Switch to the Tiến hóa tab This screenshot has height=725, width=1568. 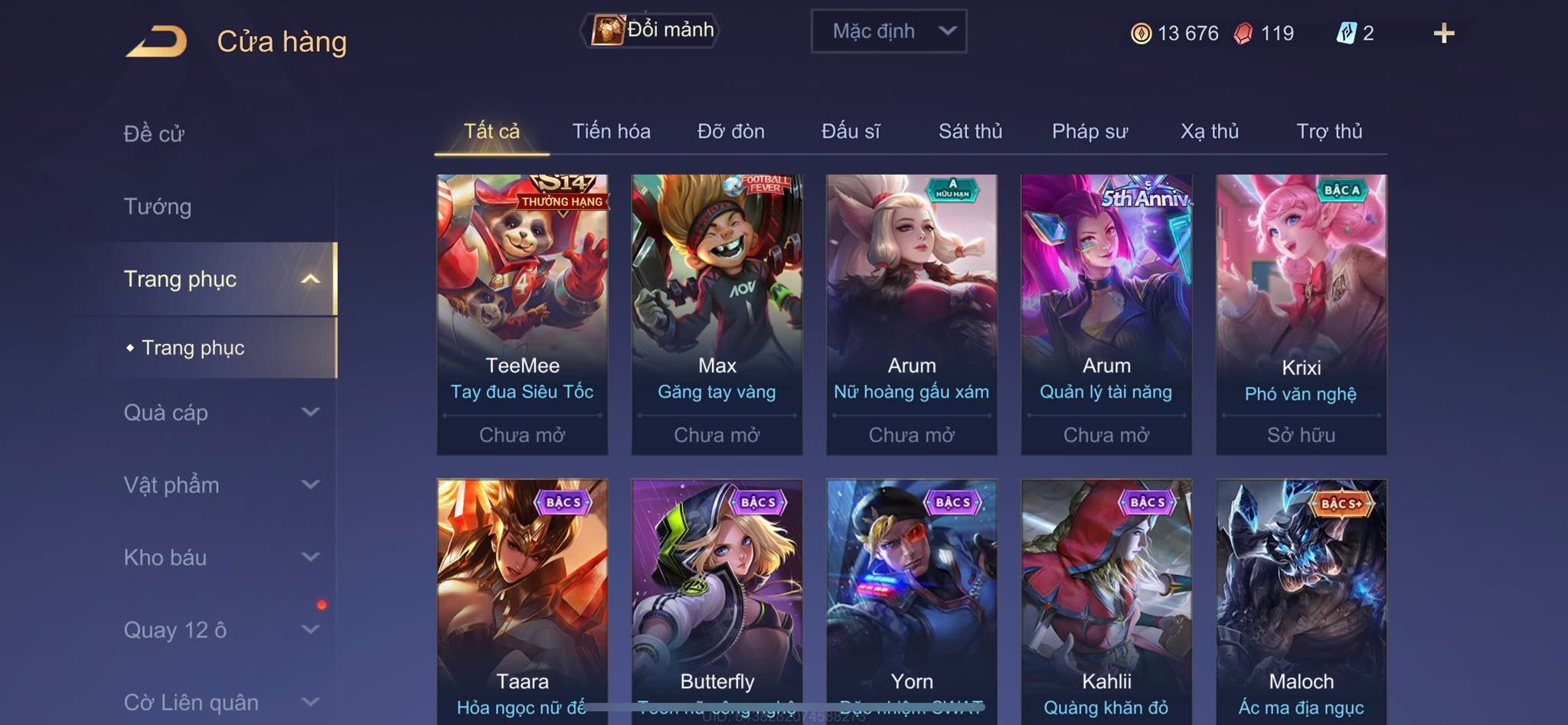point(611,132)
